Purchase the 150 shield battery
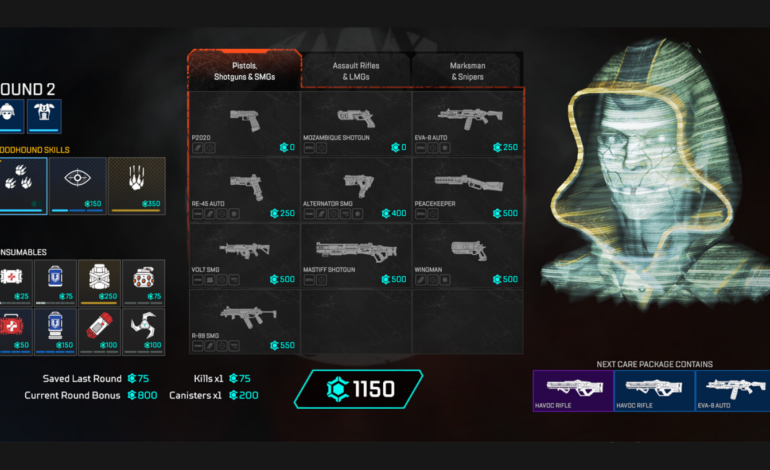The width and height of the screenshot is (770, 470). tap(56, 330)
